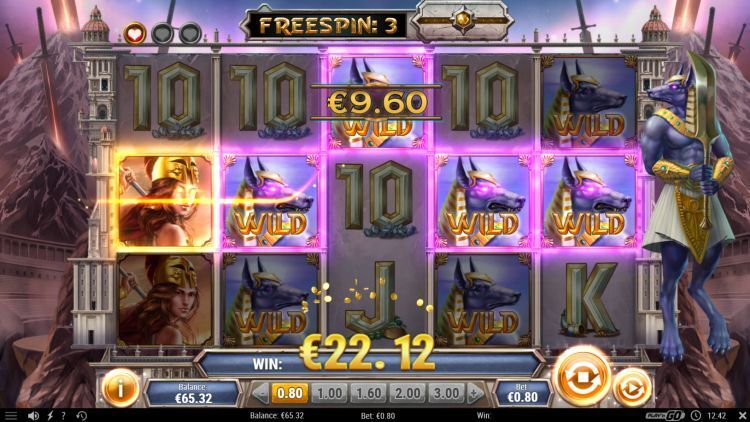Activate the auto play button
The height and width of the screenshot is (422, 750).
[x=630, y=386]
